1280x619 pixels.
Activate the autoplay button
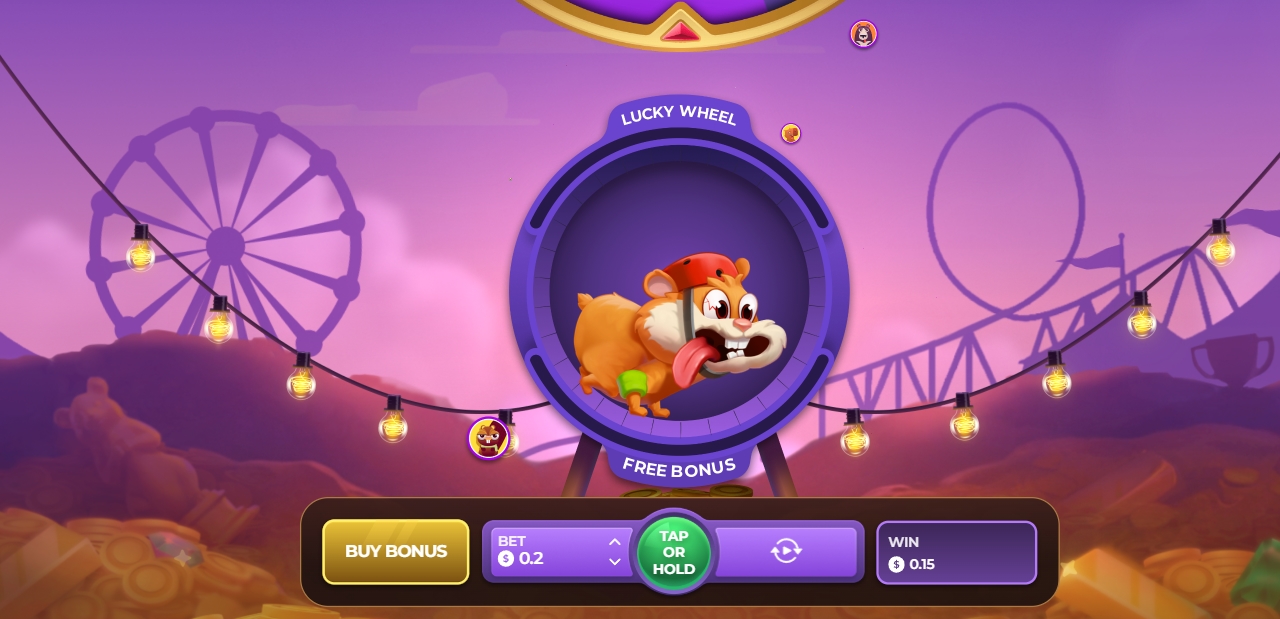786,551
